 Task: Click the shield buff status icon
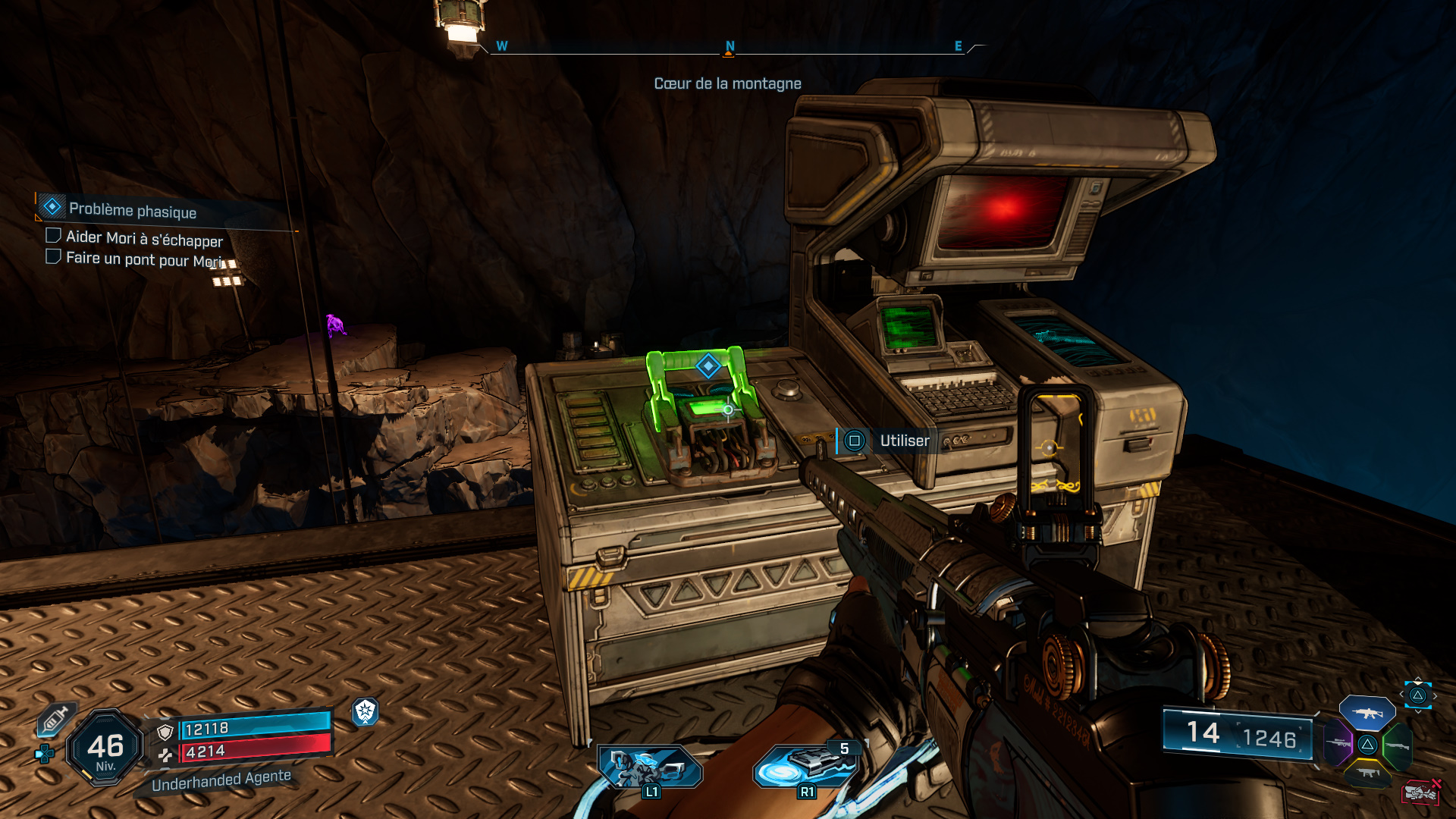click(x=366, y=711)
